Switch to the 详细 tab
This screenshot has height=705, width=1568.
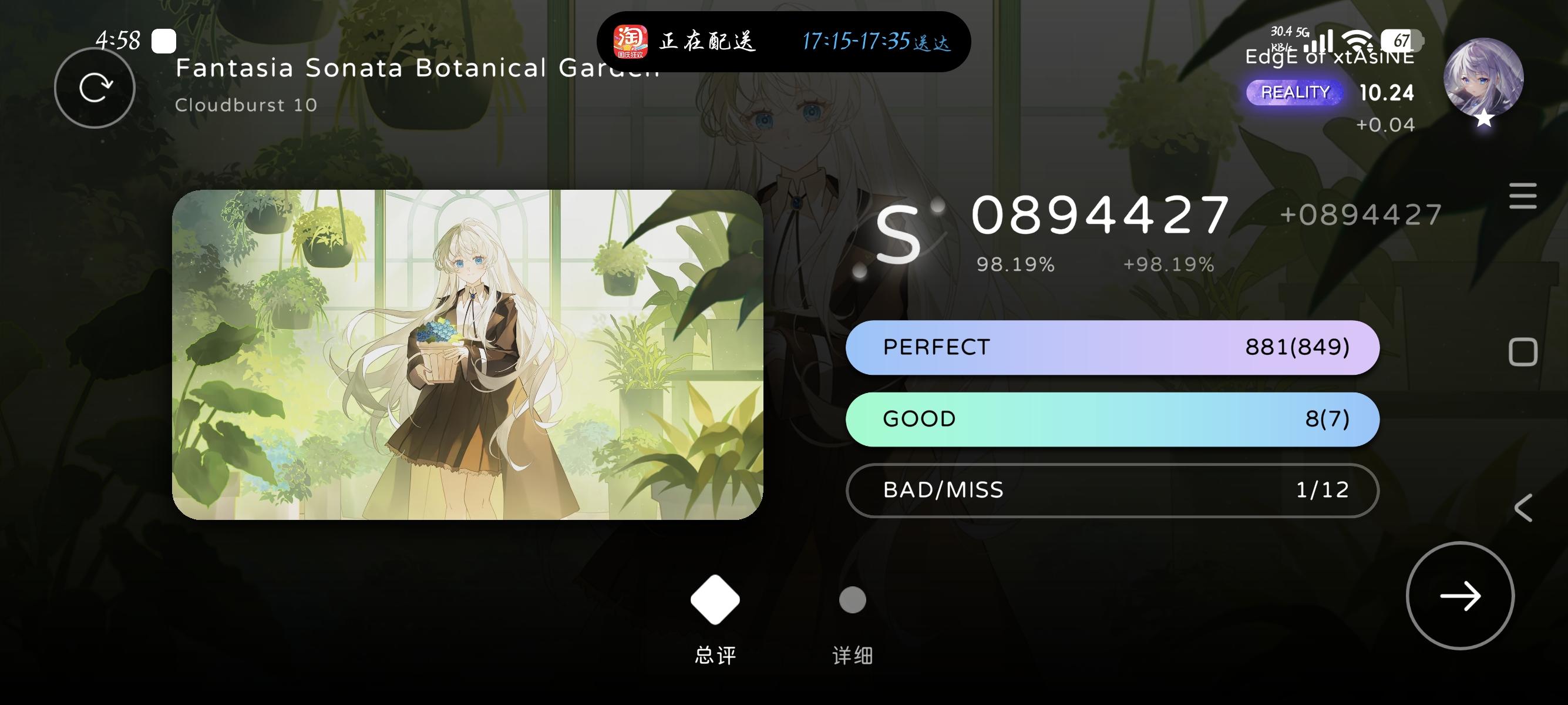pos(852,656)
